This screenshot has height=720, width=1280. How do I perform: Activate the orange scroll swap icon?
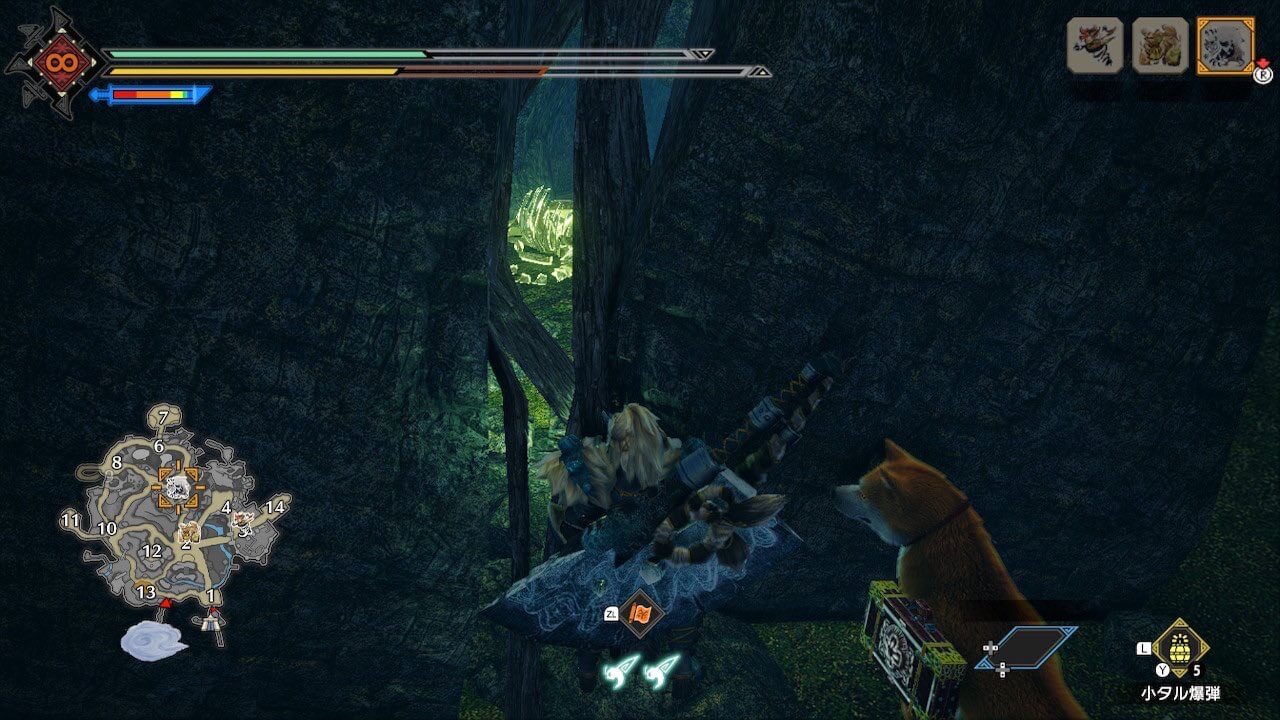click(638, 614)
